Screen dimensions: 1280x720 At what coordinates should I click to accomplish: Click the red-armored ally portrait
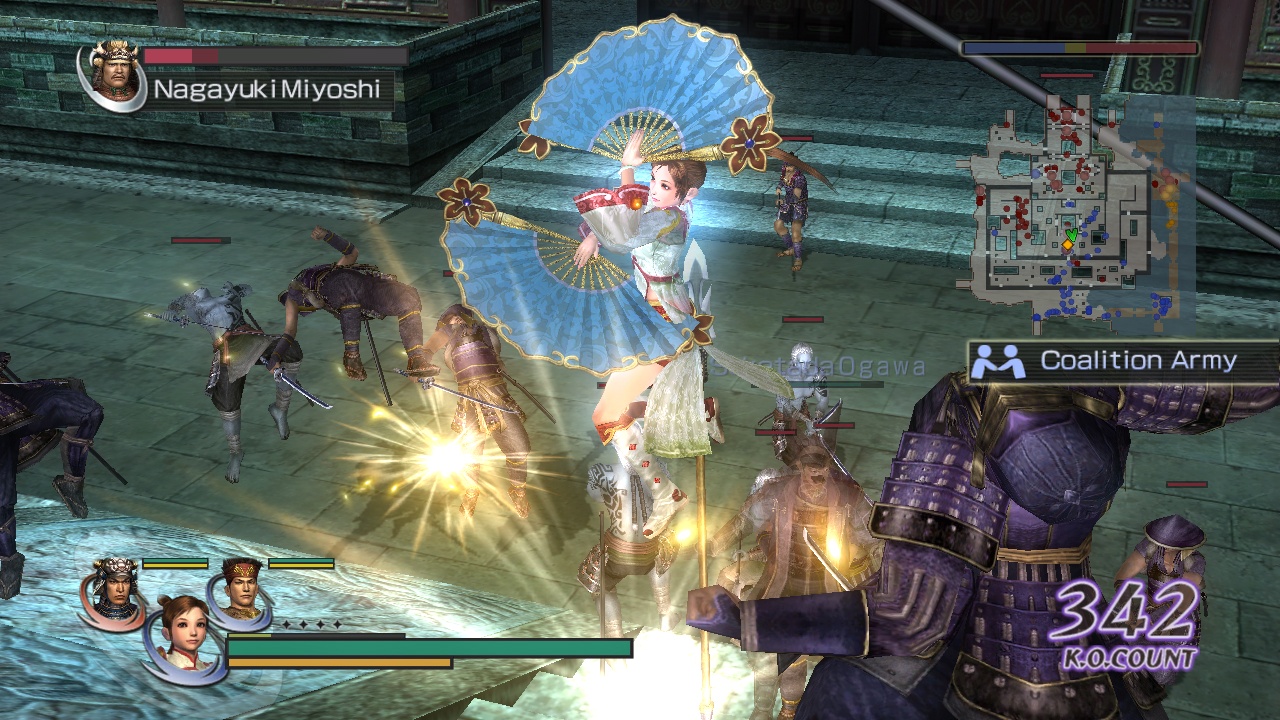tap(116, 593)
